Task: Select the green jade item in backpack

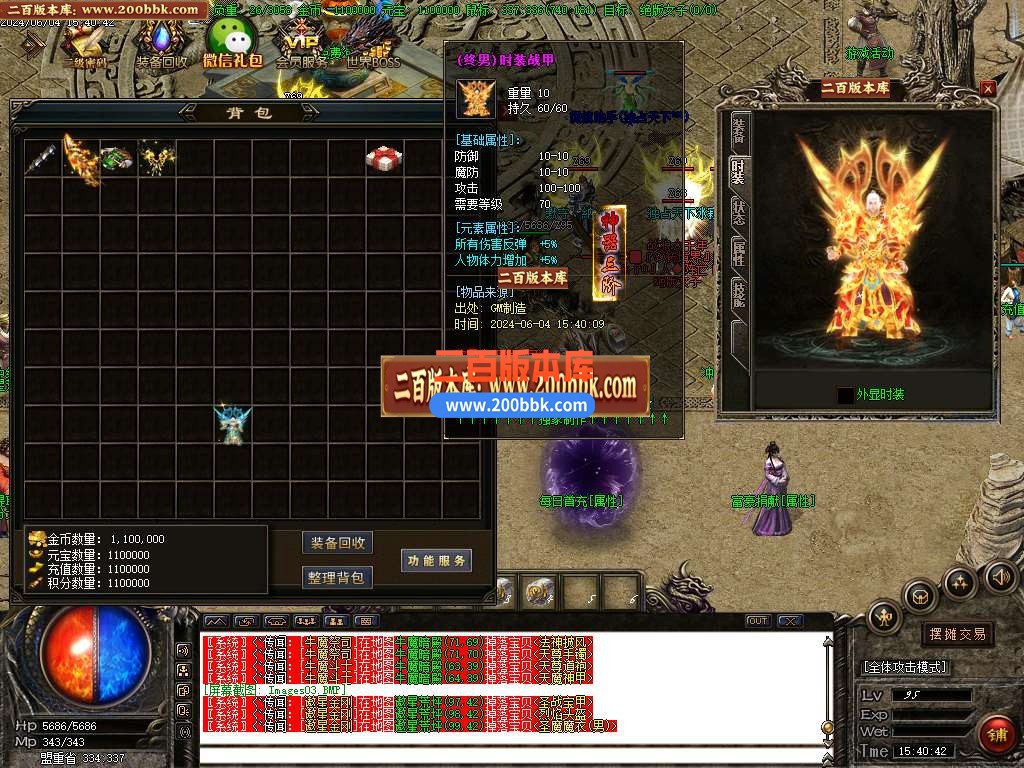Action: [118, 158]
